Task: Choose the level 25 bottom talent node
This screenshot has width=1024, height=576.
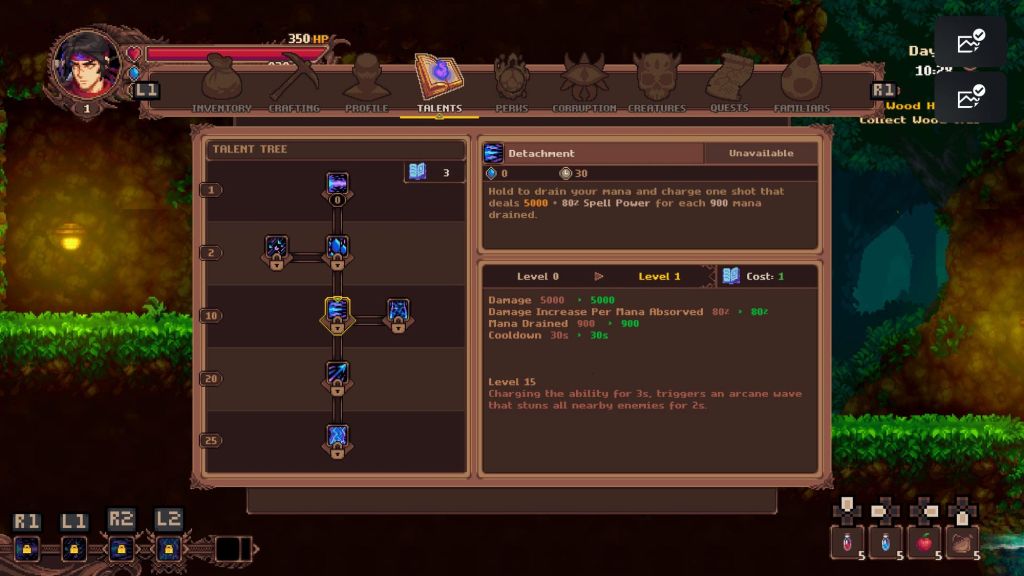Action: 337,439
